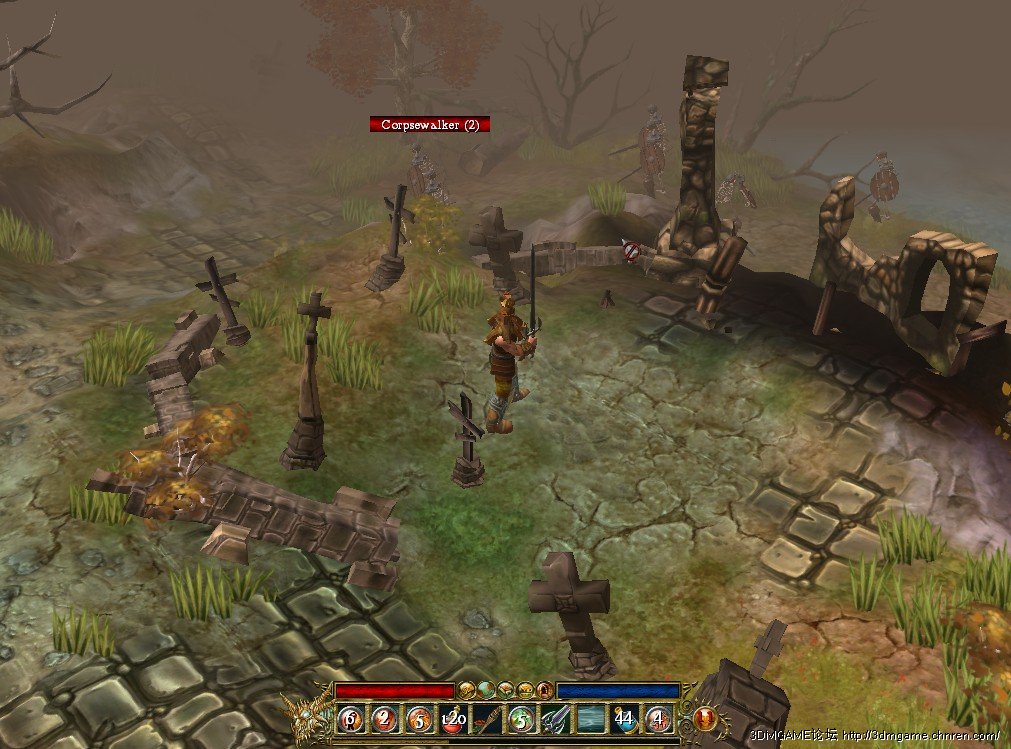This screenshot has width=1011, height=749.
Task: Activate the silver trident claw skill
Action: (555, 717)
